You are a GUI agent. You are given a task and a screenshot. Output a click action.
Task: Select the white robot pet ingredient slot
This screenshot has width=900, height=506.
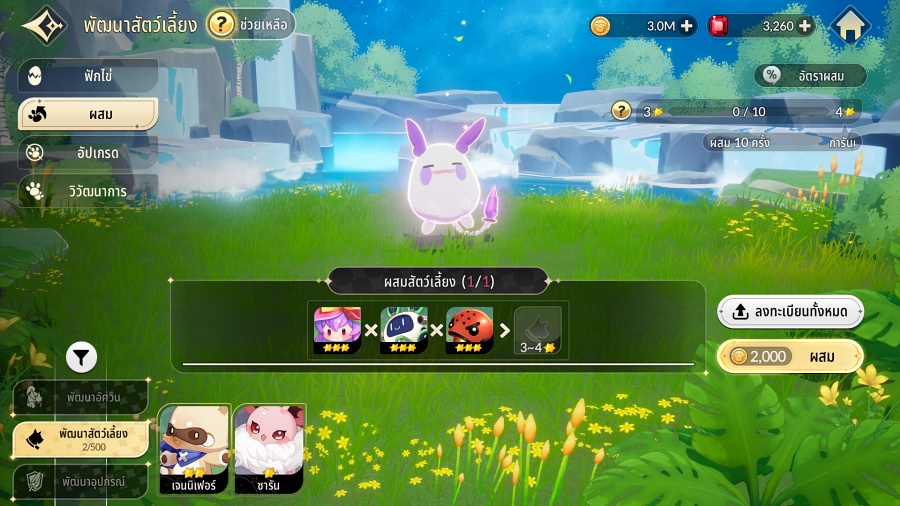pyautogui.click(x=404, y=329)
